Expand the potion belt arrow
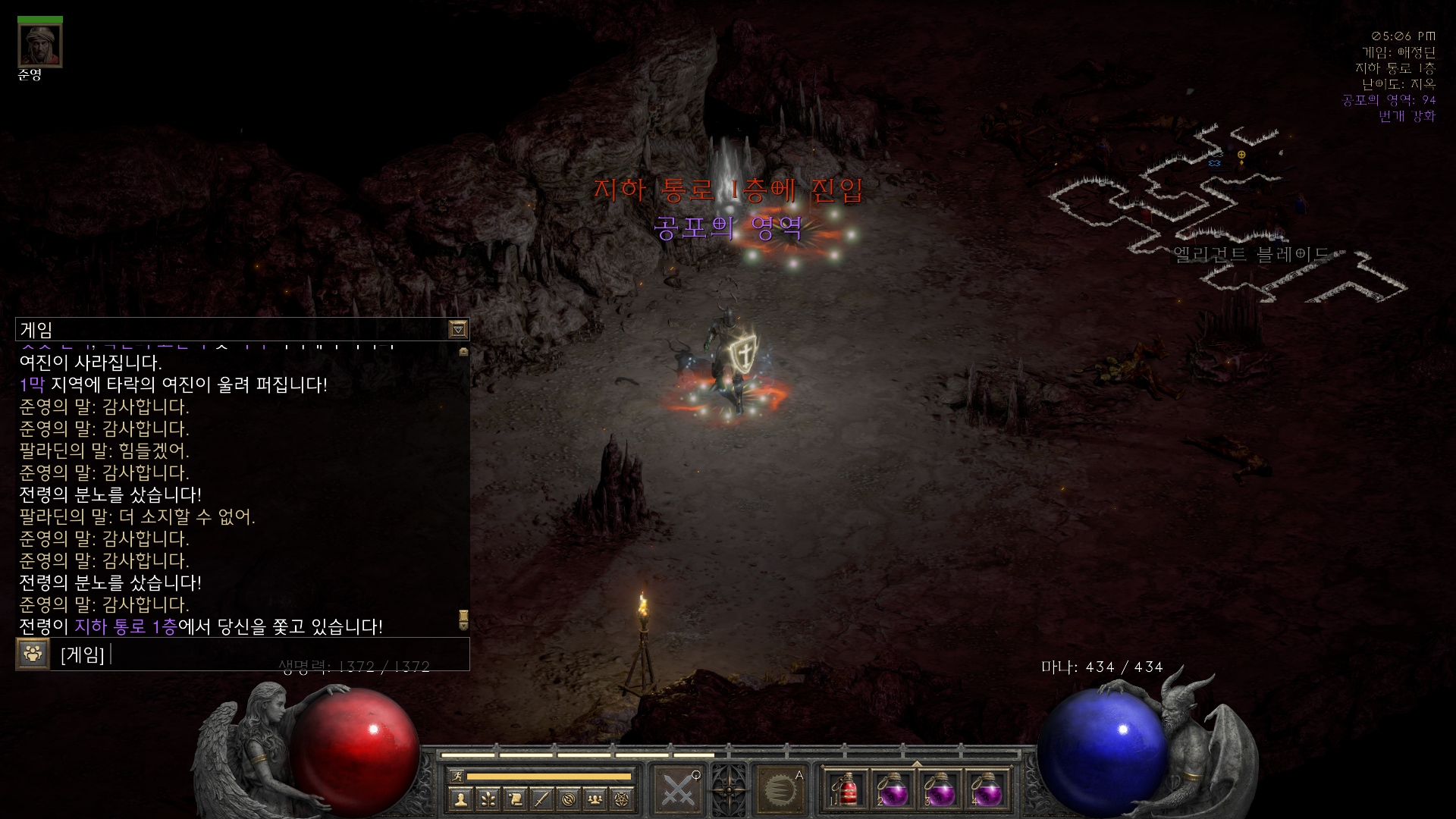This screenshot has width=1456, height=819. click(x=917, y=764)
